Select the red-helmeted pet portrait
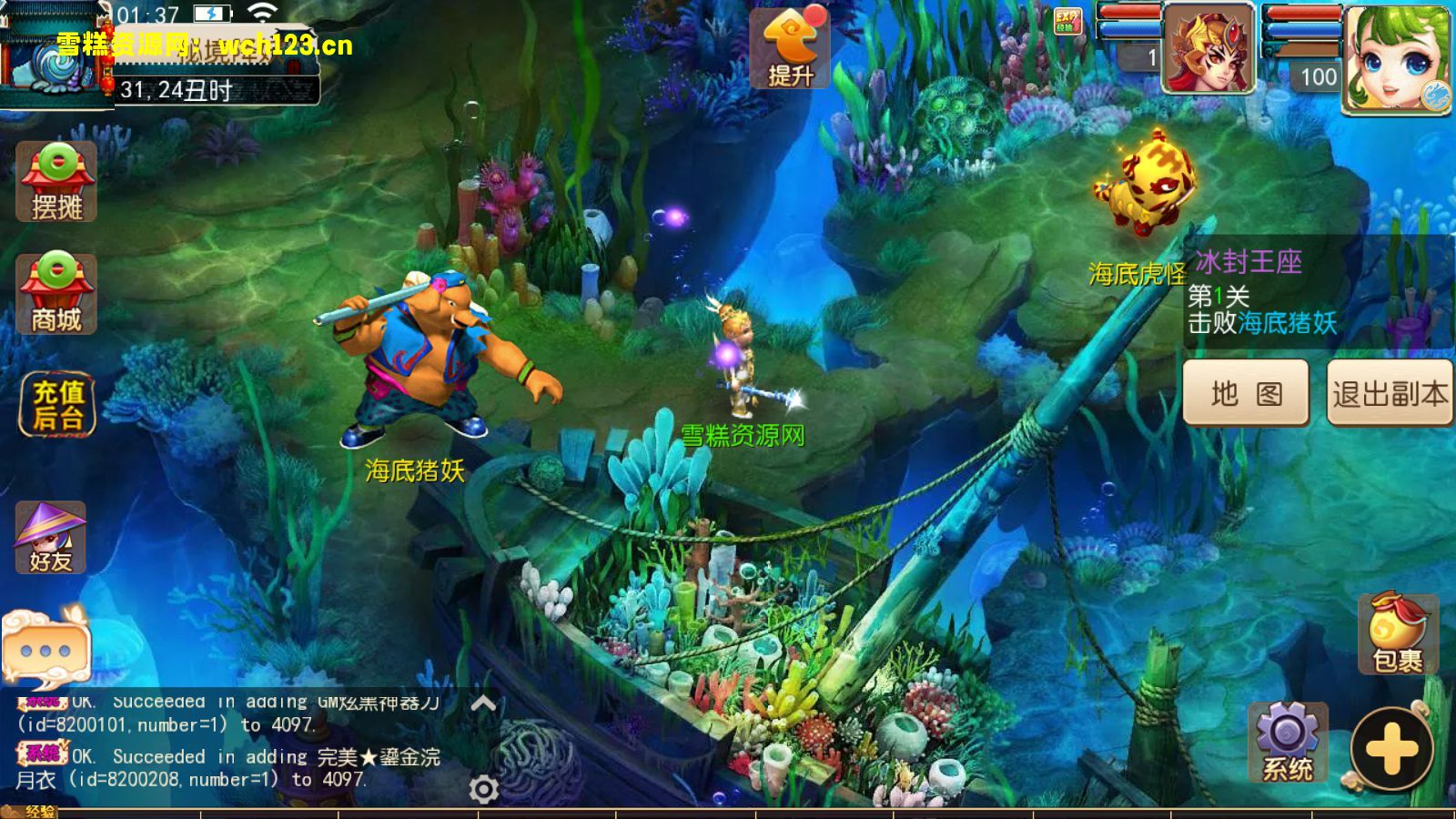This screenshot has height=819, width=1456. [x=1208, y=49]
